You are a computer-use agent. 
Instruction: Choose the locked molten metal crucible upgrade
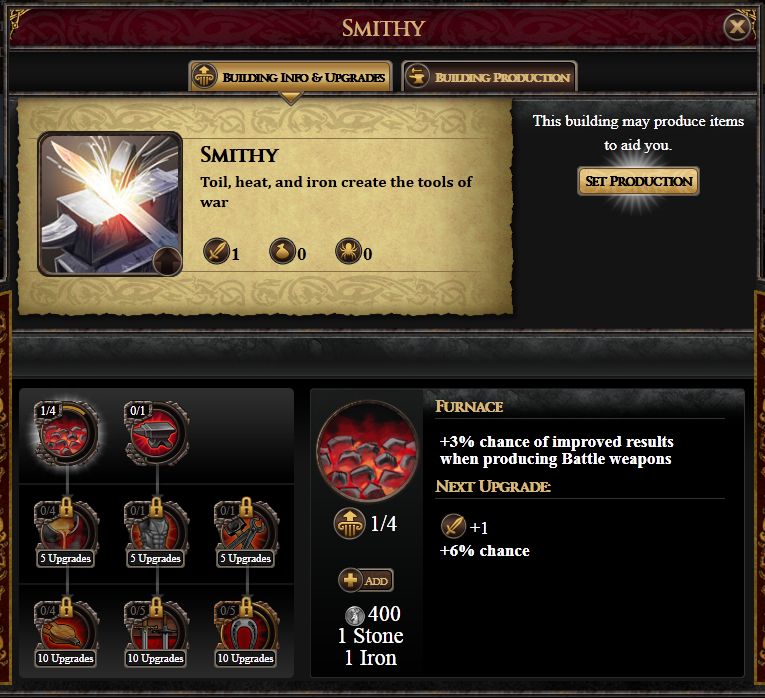[x=66, y=528]
